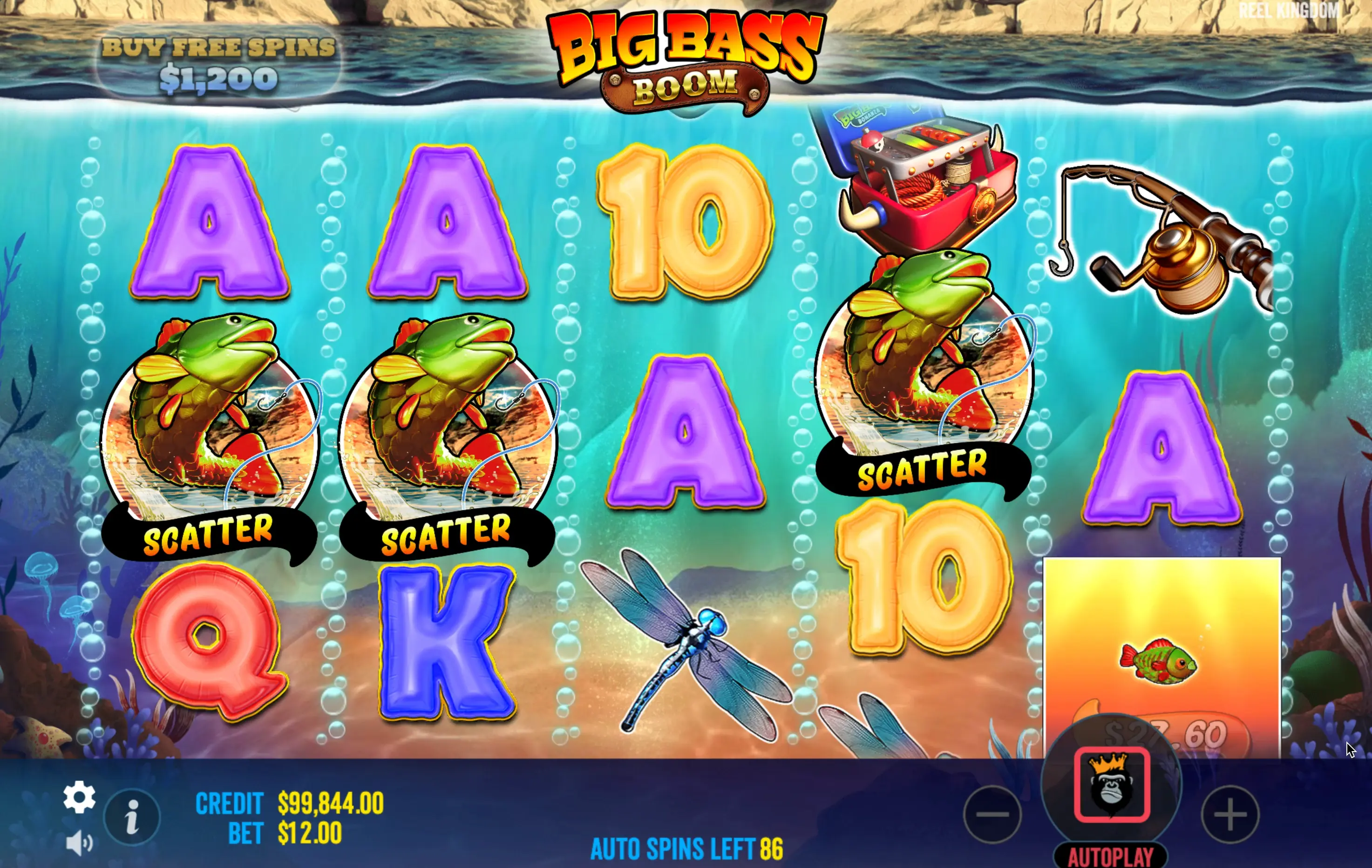The height and width of the screenshot is (868, 1372).
Task: Toggle the sound speaker icon
Action: [x=79, y=843]
